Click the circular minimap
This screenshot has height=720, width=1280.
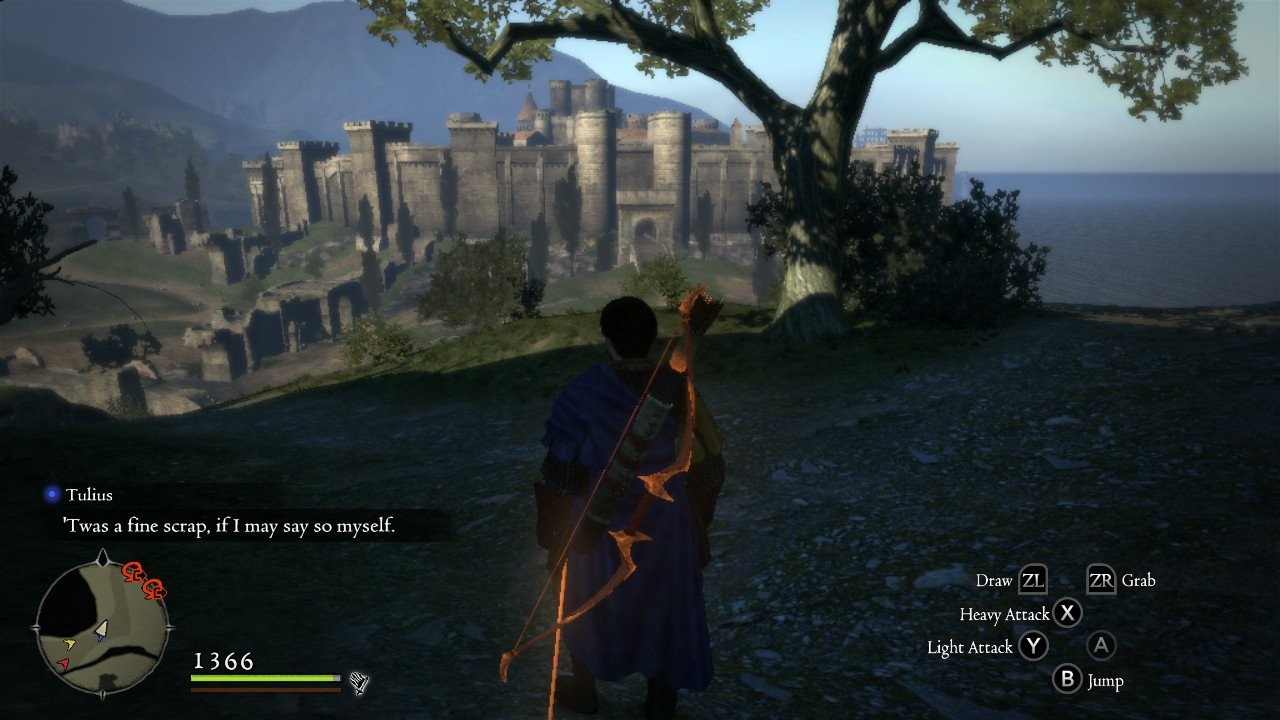[102, 629]
